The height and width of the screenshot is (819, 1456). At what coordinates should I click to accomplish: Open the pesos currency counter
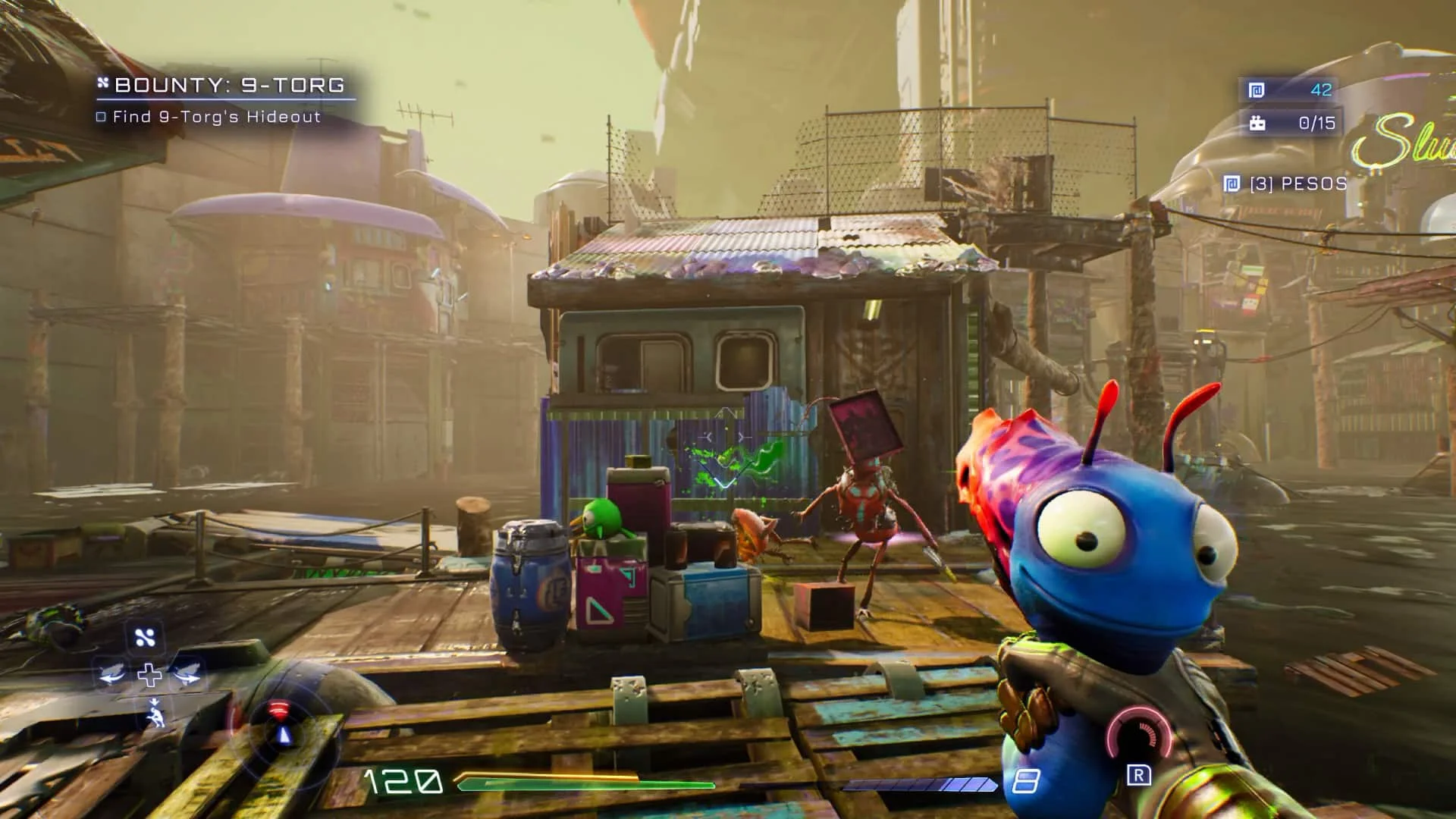(x=1289, y=89)
